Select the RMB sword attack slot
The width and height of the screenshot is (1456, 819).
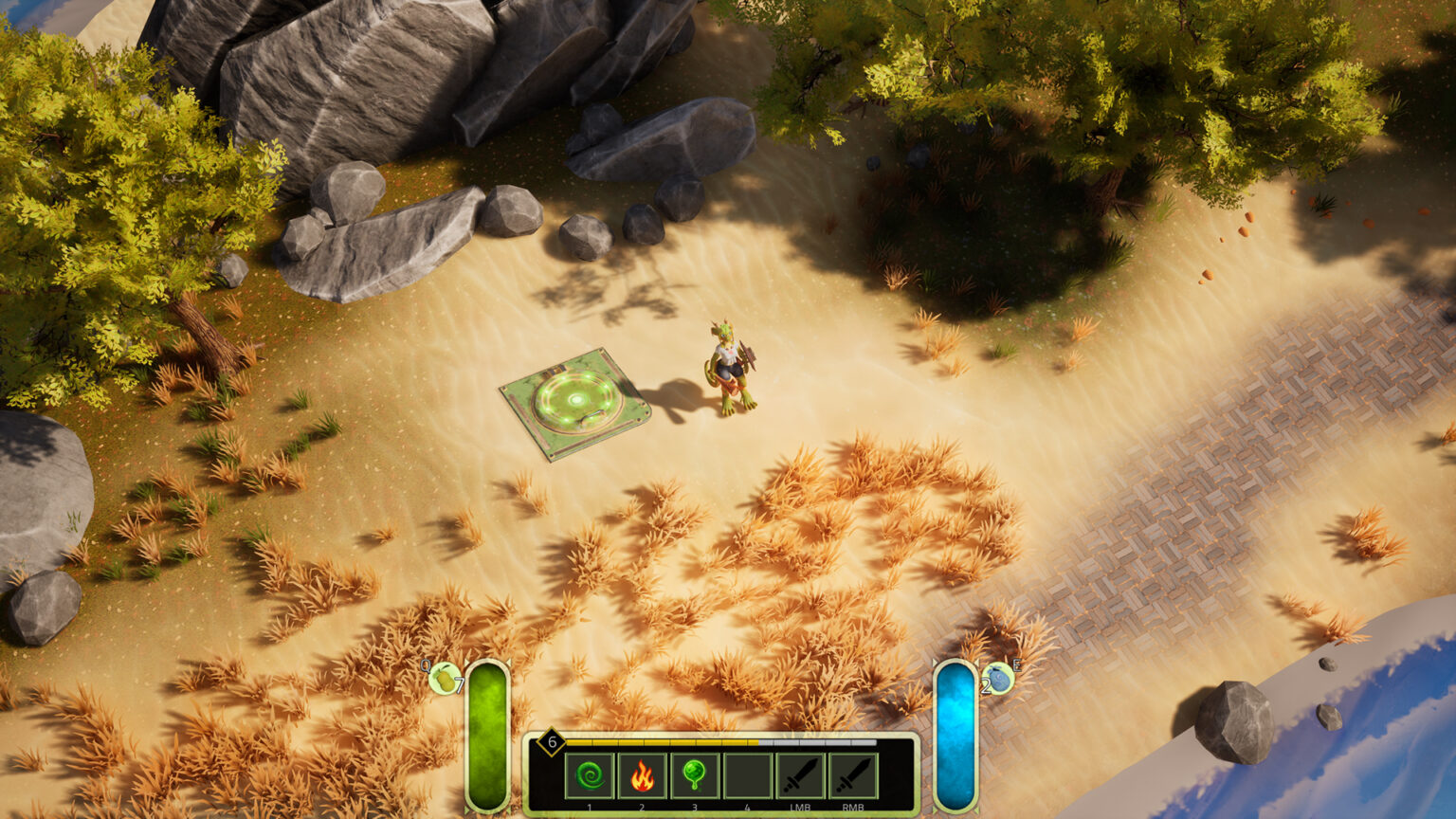pyautogui.click(x=853, y=776)
